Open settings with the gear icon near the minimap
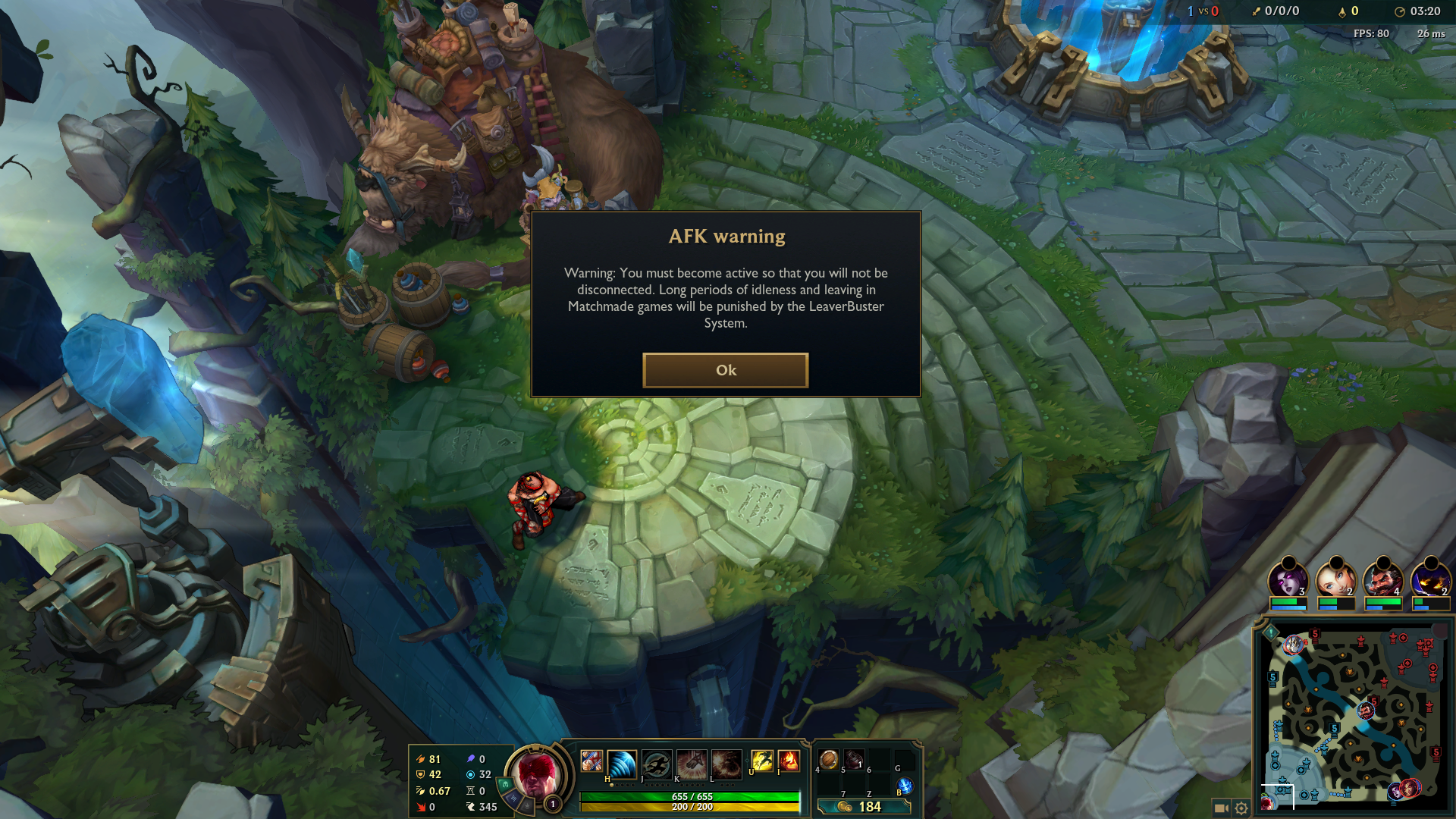 1241,808
